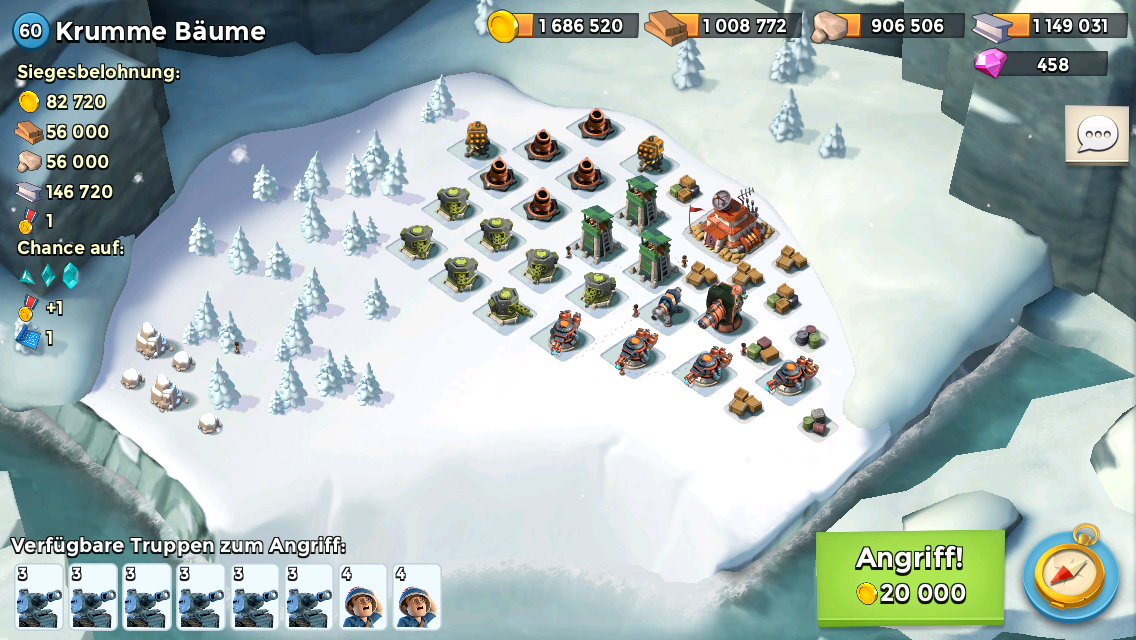Screen dimensions: 1136x640
Task: Open the chat speech bubble
Action: [1096, 134]
